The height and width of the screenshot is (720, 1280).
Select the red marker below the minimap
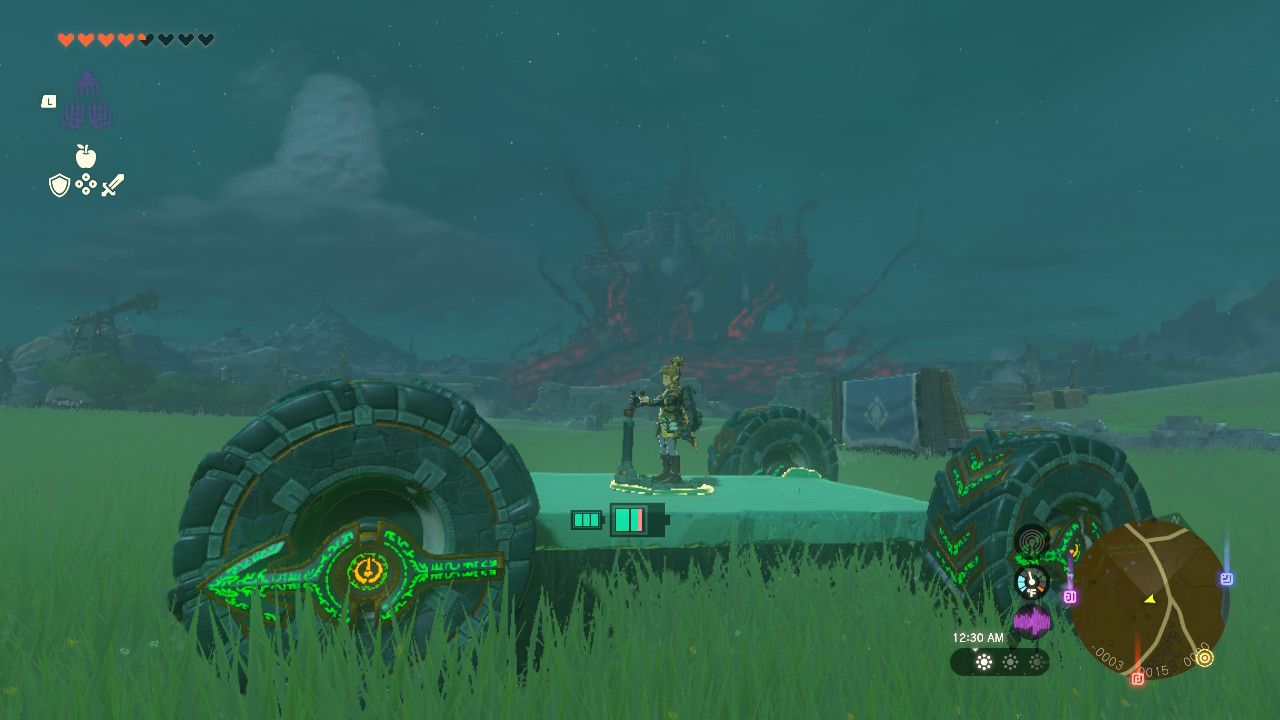(1138, 678)
